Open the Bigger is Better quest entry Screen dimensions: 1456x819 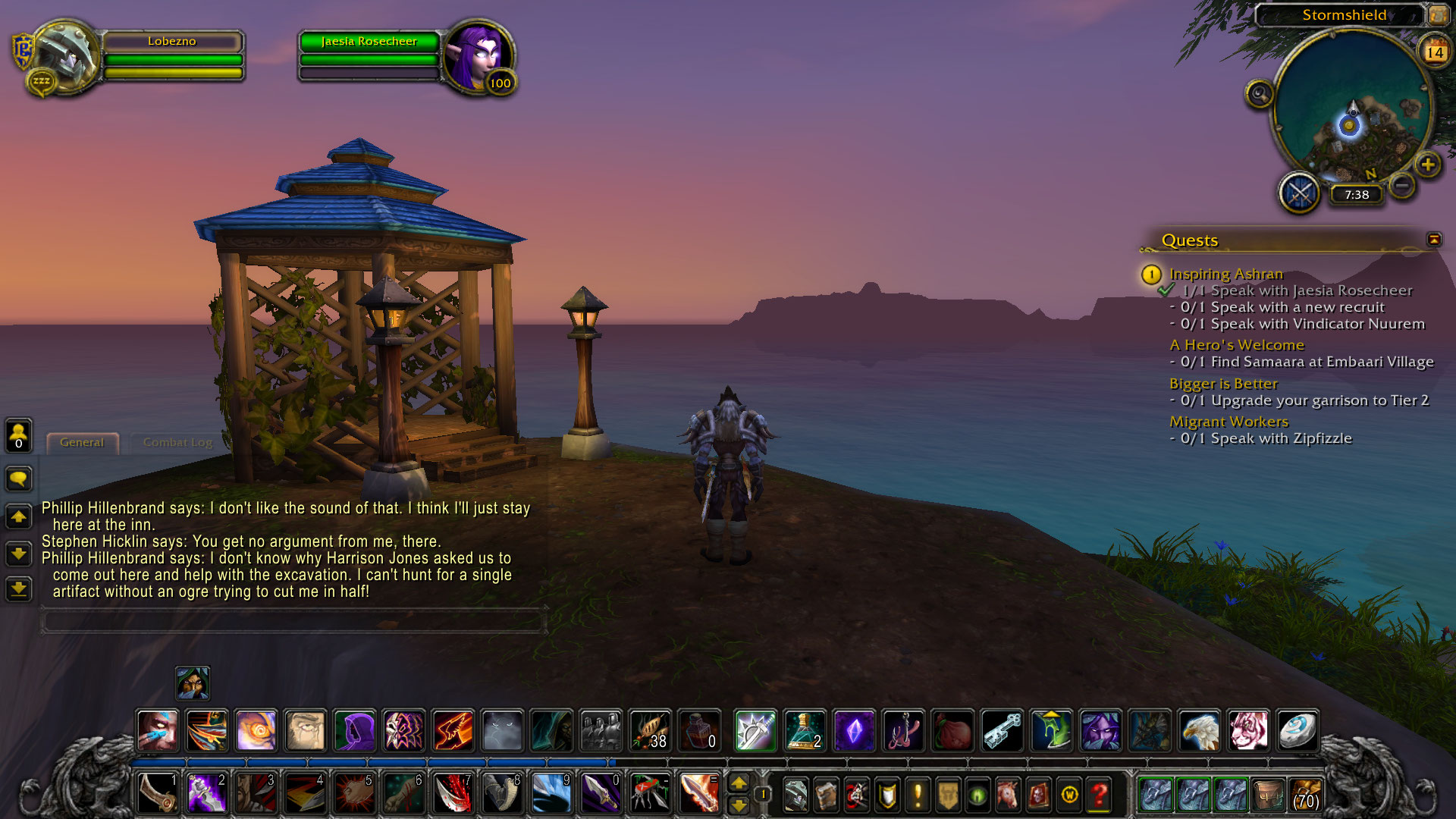1222,384
